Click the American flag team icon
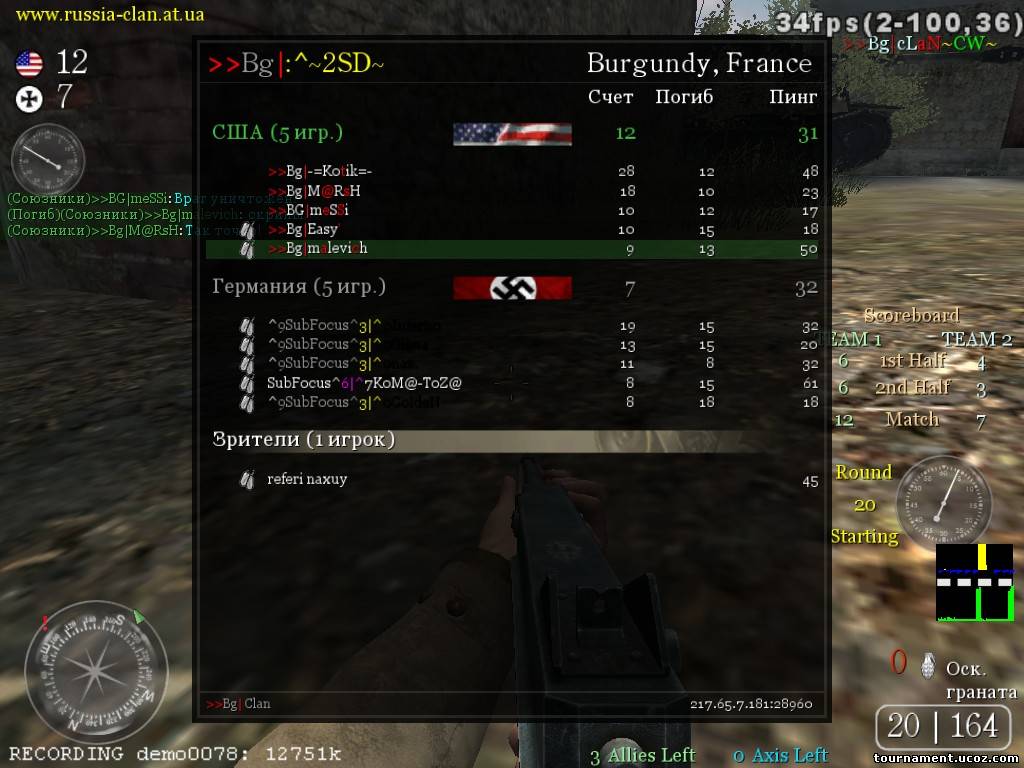The width and height of the screenshot is (1024, 768). (29, 65)
